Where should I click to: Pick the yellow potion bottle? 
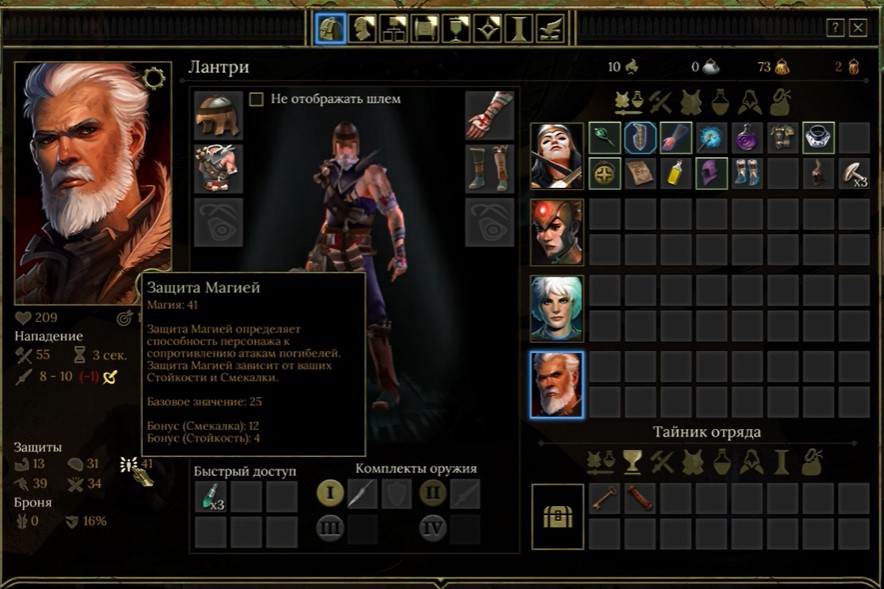(x=675, y=174)
